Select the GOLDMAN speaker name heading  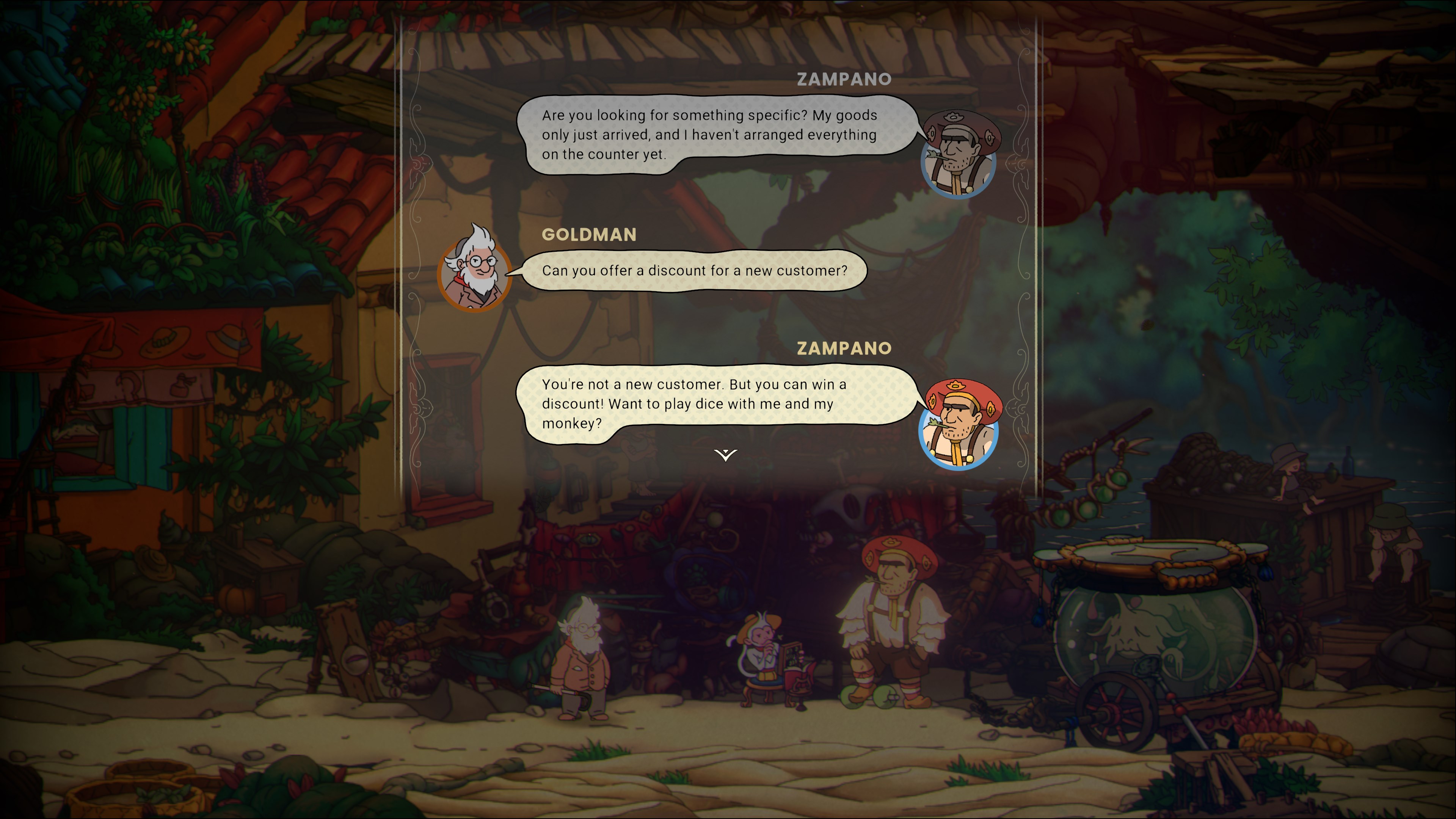(590, 235)
